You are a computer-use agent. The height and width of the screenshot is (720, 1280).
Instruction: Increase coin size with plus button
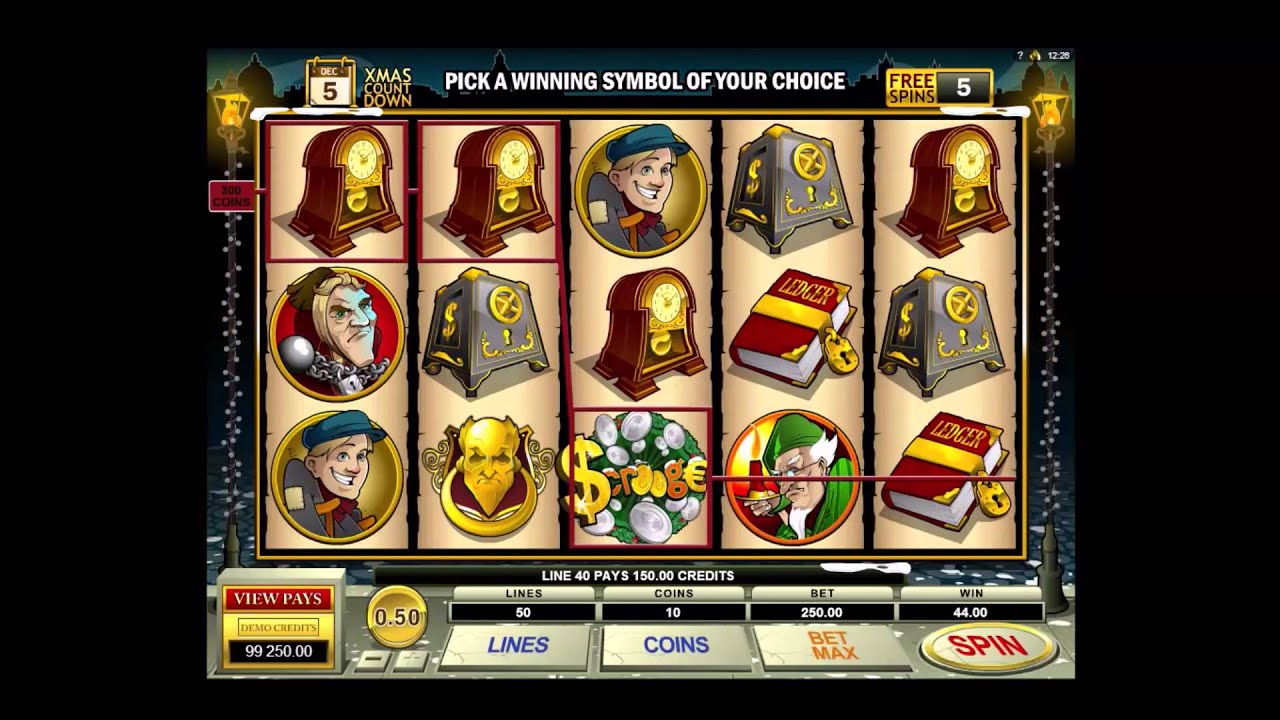pyautogui.click(x=410, y=661)
